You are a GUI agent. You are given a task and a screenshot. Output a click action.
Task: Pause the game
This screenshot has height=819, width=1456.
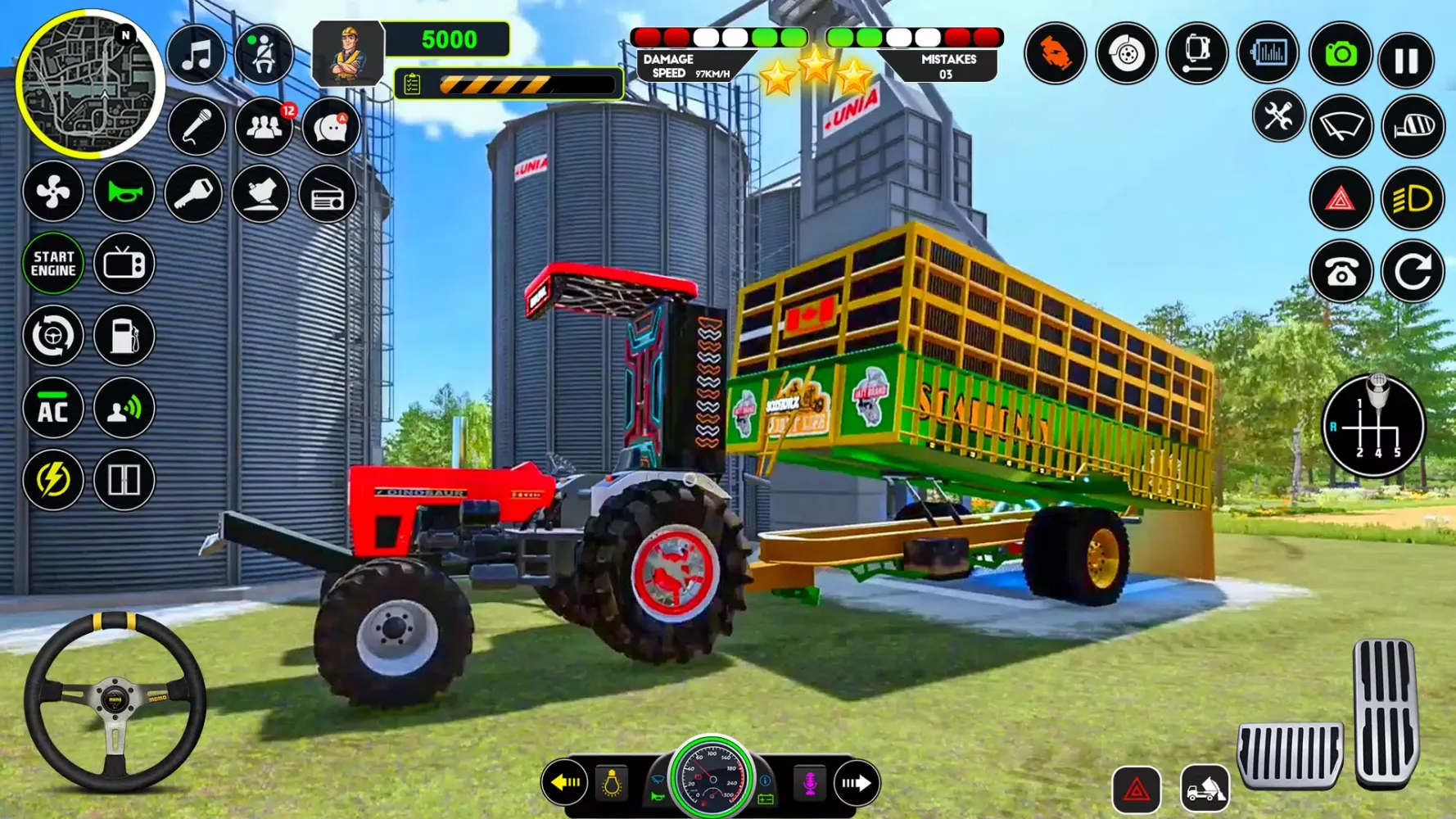pos(1406,59)
